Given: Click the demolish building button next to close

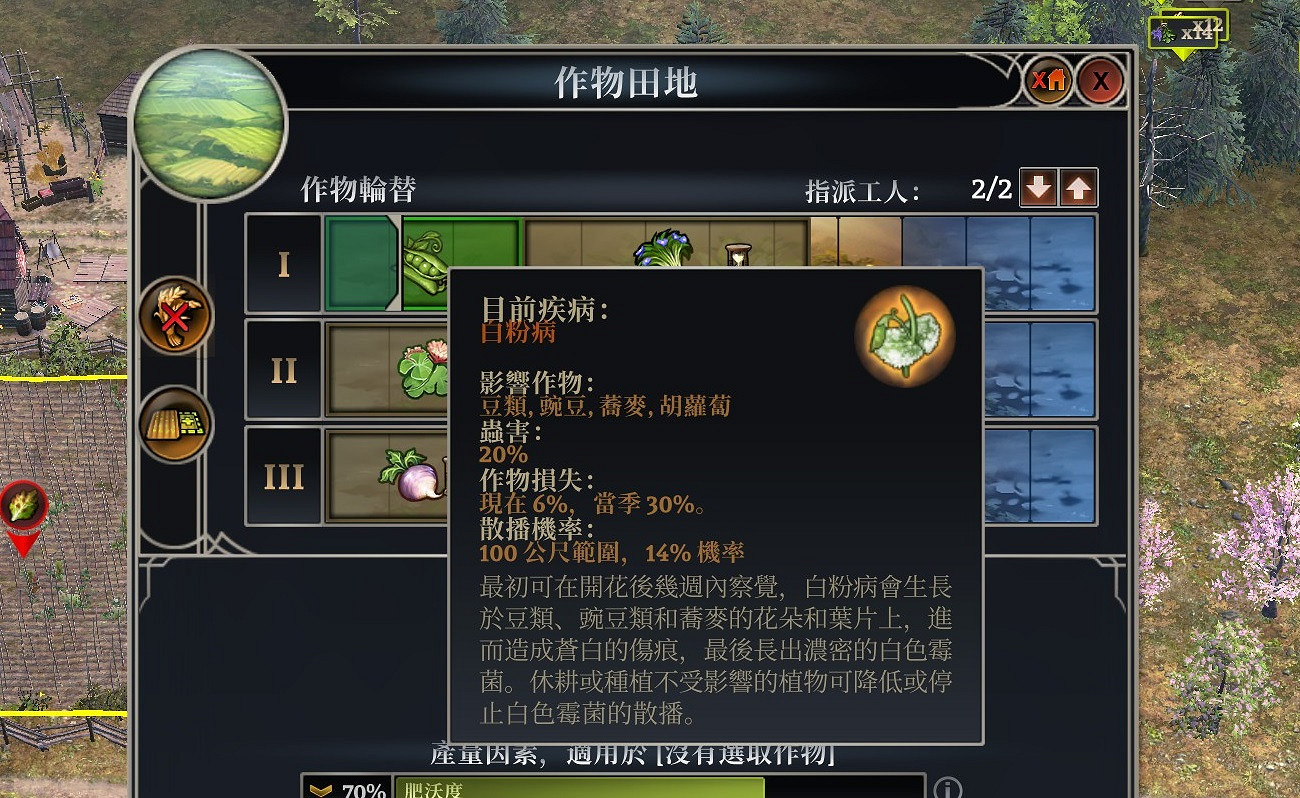Looking at the screenshot, I should coord(1047,80).
